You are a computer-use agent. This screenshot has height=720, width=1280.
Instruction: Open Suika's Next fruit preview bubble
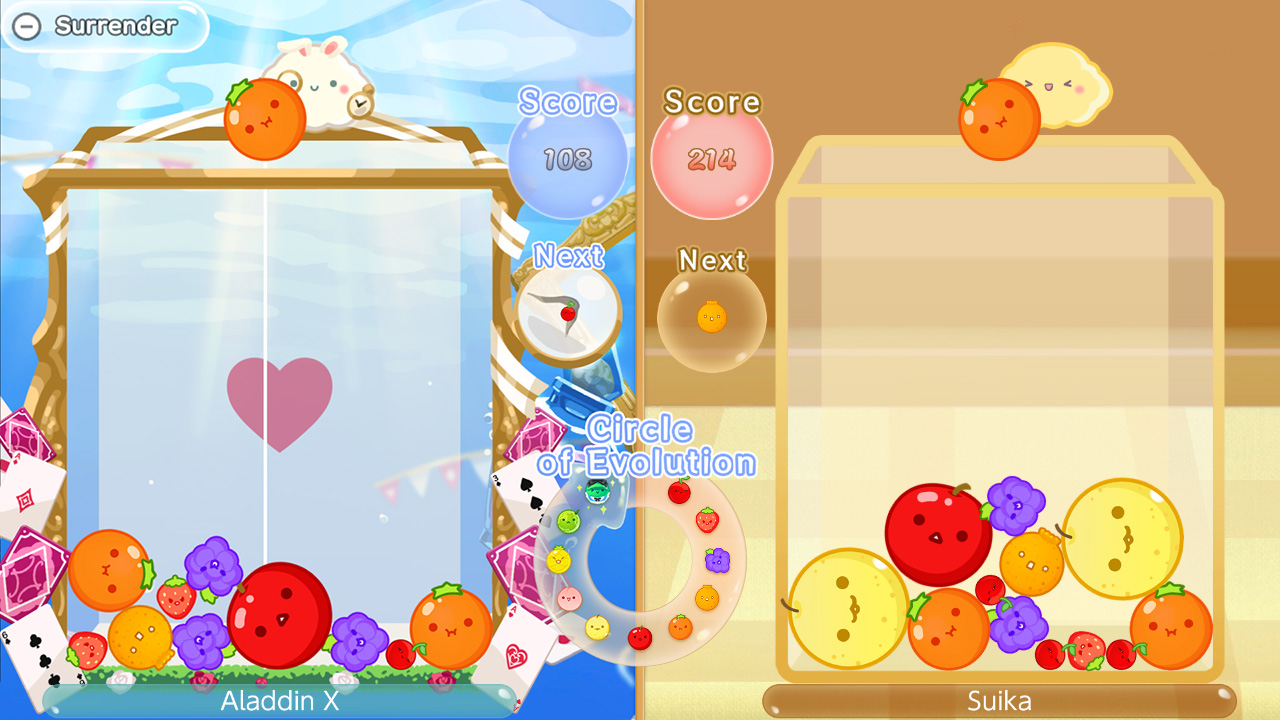[711, 317]
